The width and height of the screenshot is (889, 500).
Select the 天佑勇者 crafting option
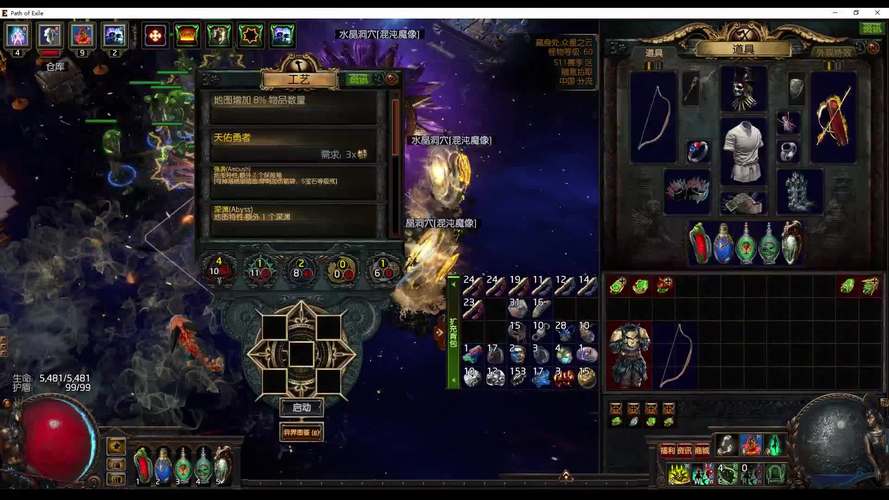293,143
